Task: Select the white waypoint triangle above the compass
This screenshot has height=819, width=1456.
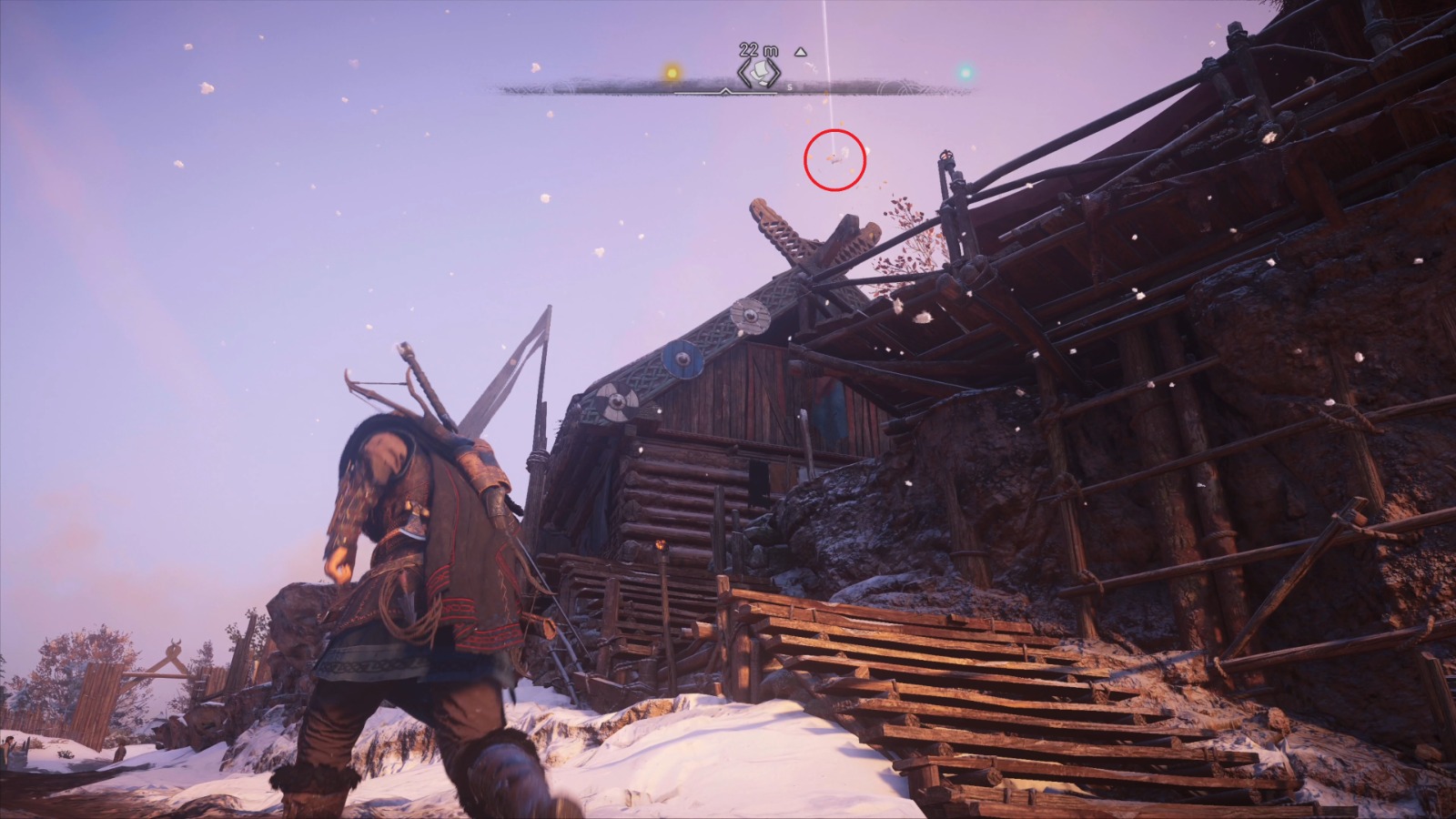Action: click(x=799, y=51)
